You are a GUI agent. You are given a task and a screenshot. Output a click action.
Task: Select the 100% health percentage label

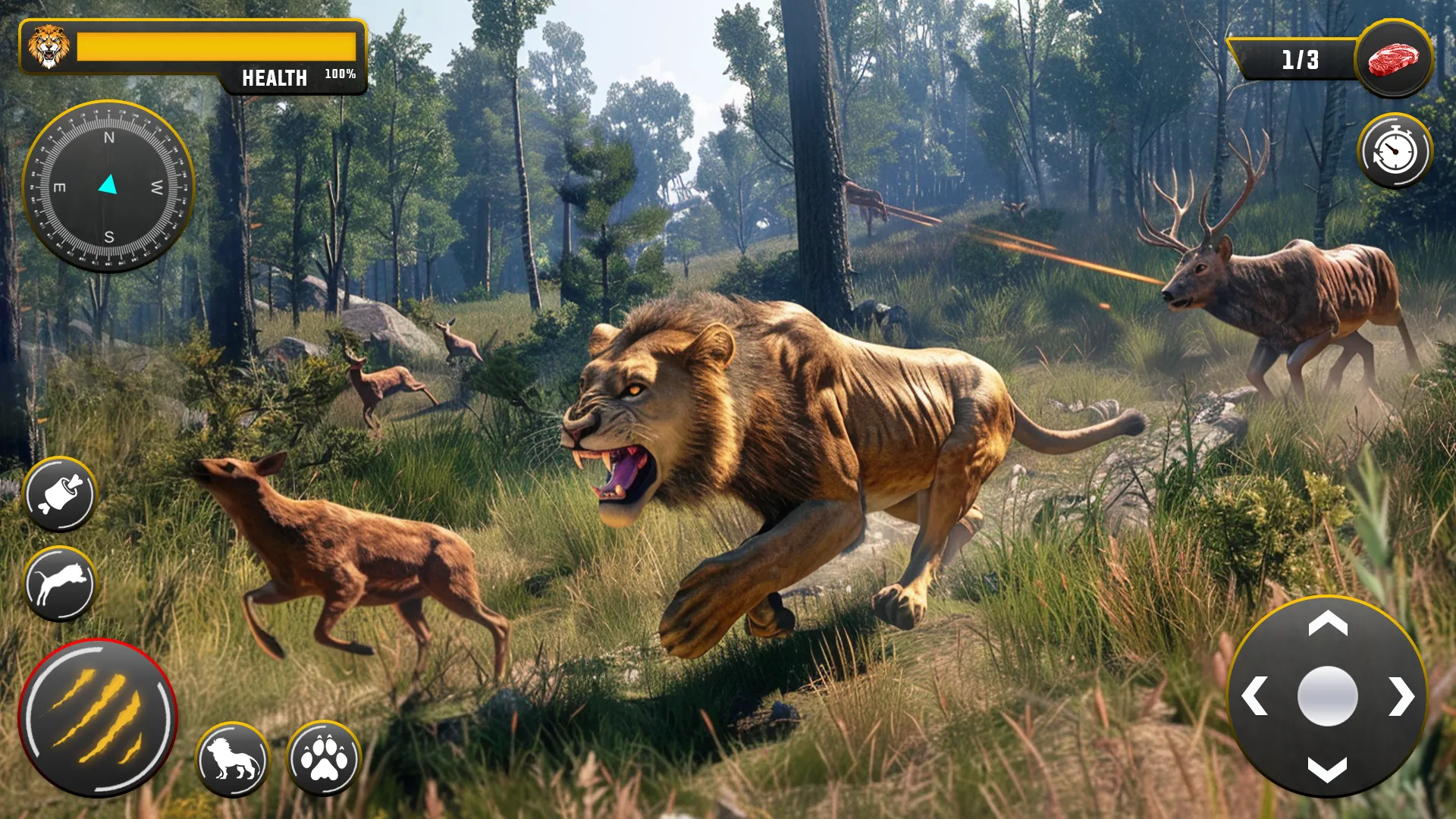tap(339, 74)
